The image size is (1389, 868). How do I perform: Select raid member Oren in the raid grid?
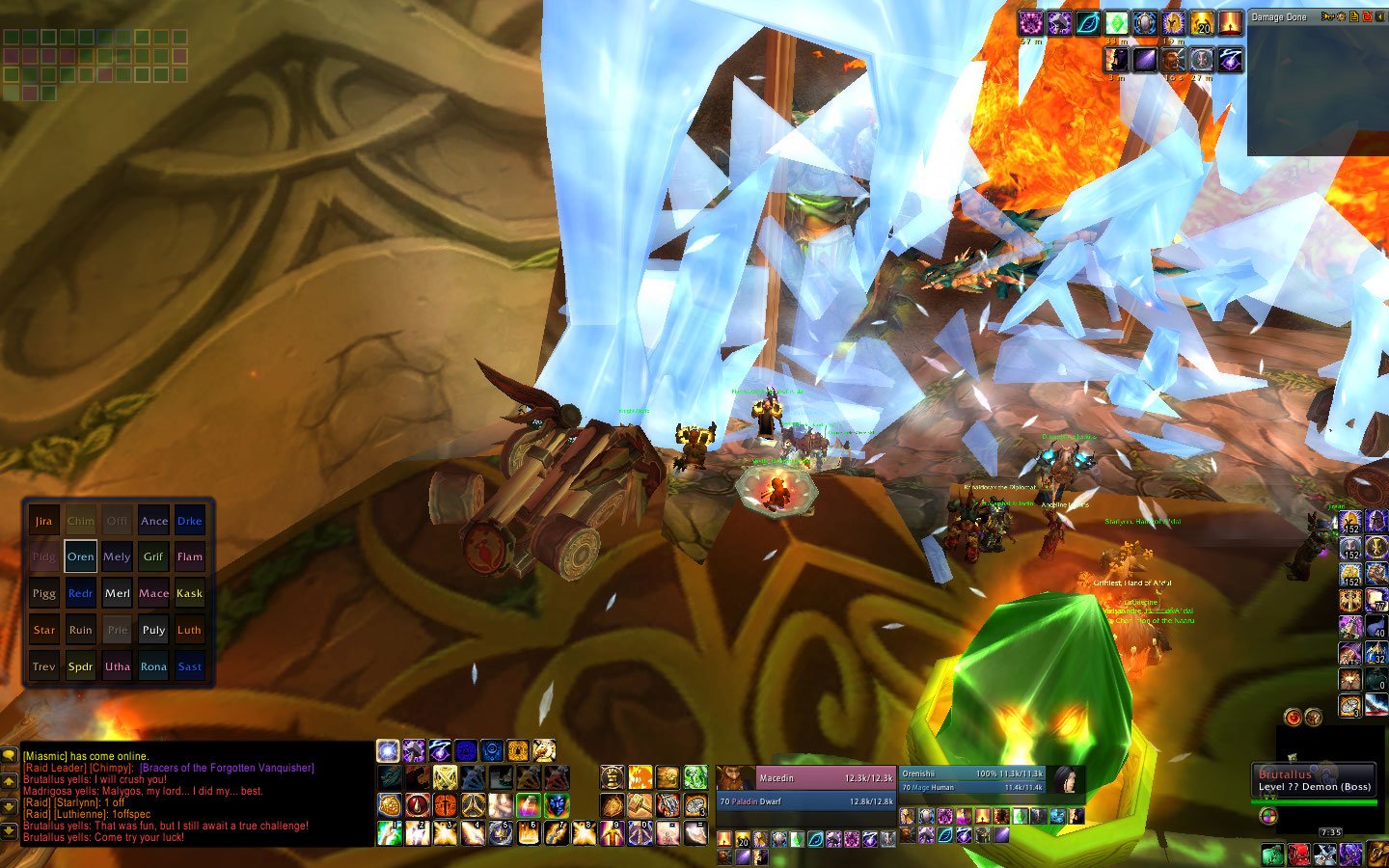click(81, 556)
